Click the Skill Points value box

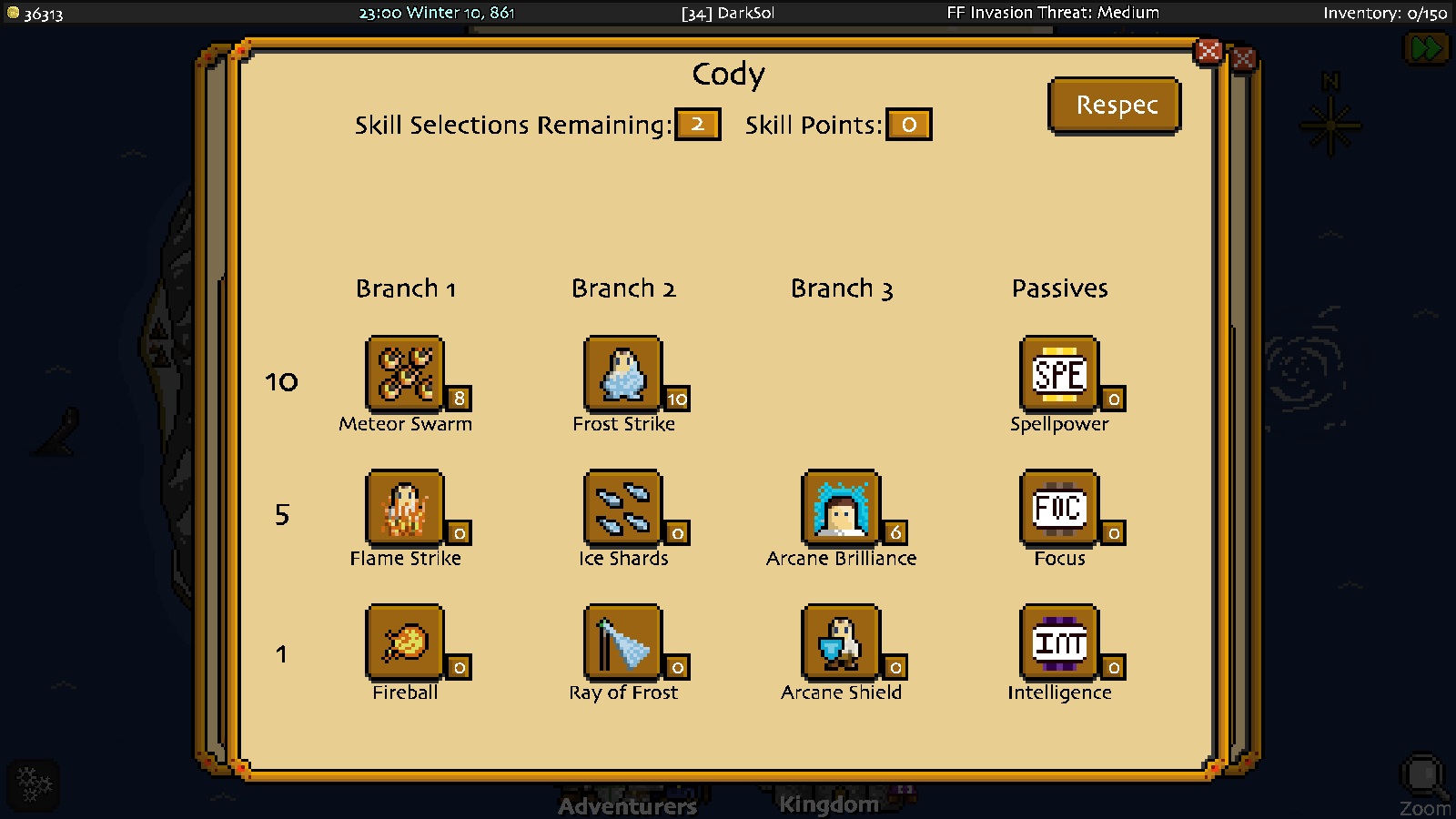click(908, 125)
